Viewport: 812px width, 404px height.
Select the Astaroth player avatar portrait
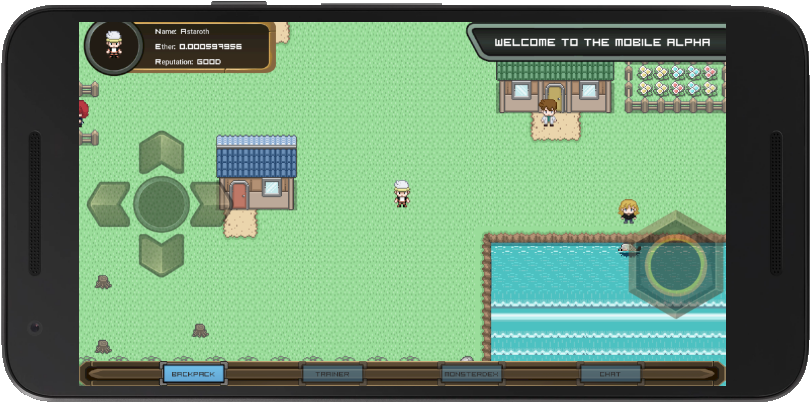coord(113,45)
